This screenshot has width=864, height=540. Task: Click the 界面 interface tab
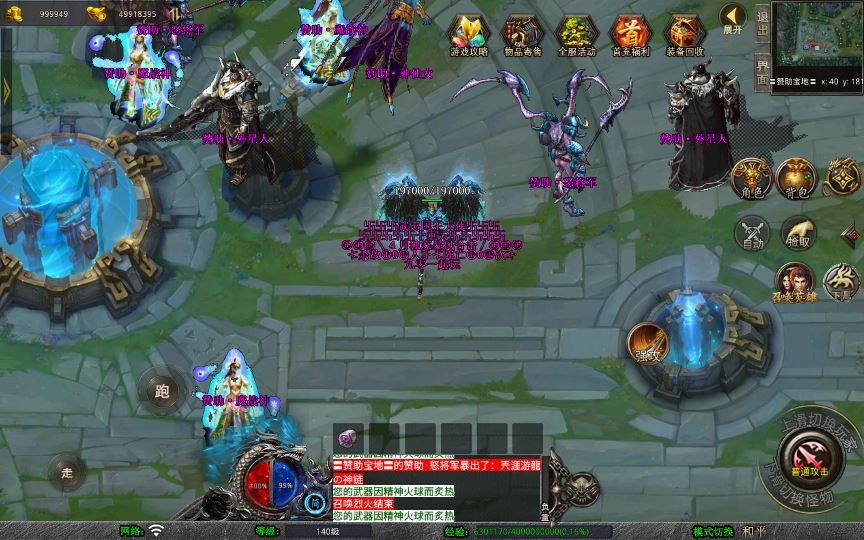click(763, 72)
